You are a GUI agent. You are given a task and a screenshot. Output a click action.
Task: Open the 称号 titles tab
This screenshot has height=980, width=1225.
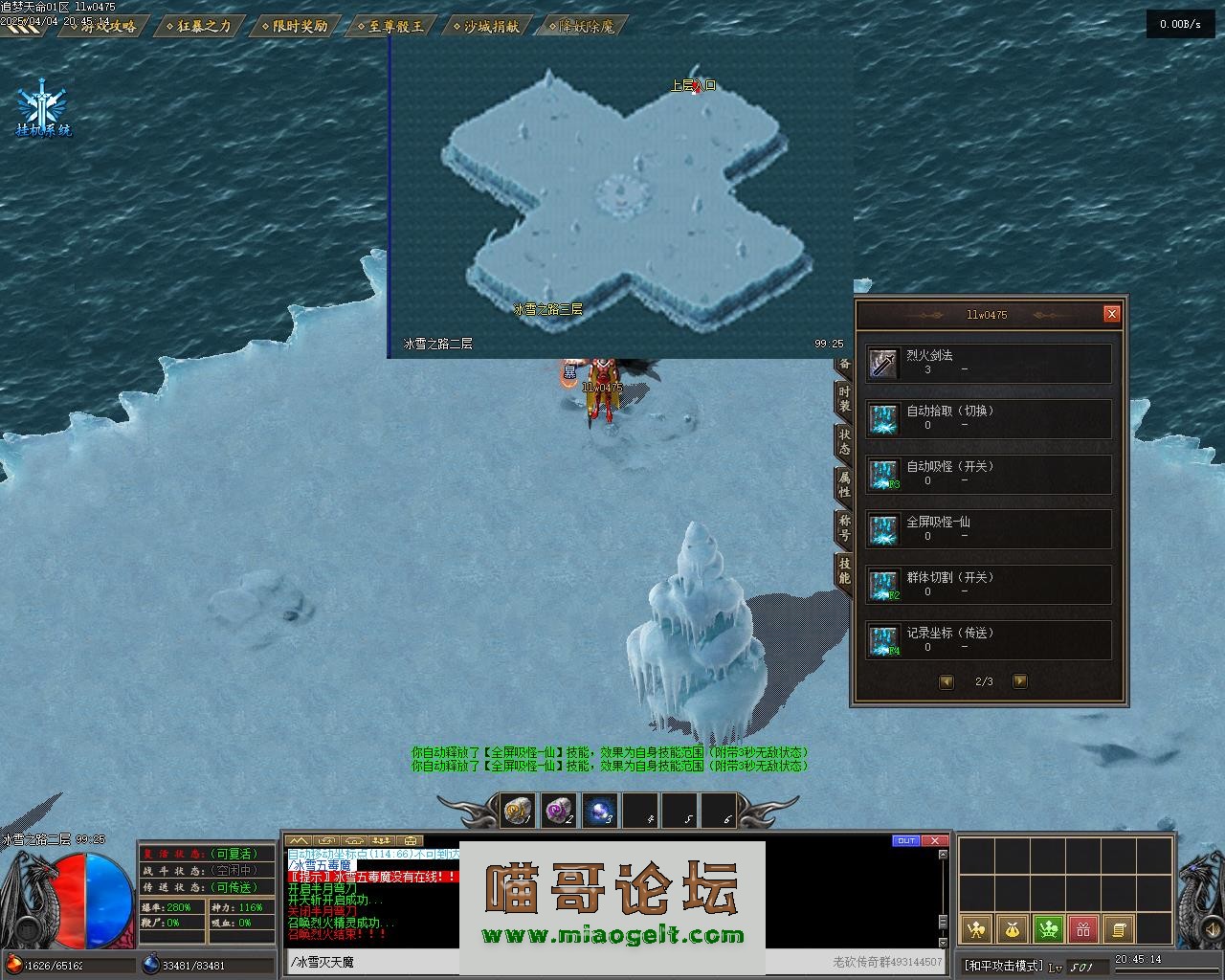[x=844, y=527]
